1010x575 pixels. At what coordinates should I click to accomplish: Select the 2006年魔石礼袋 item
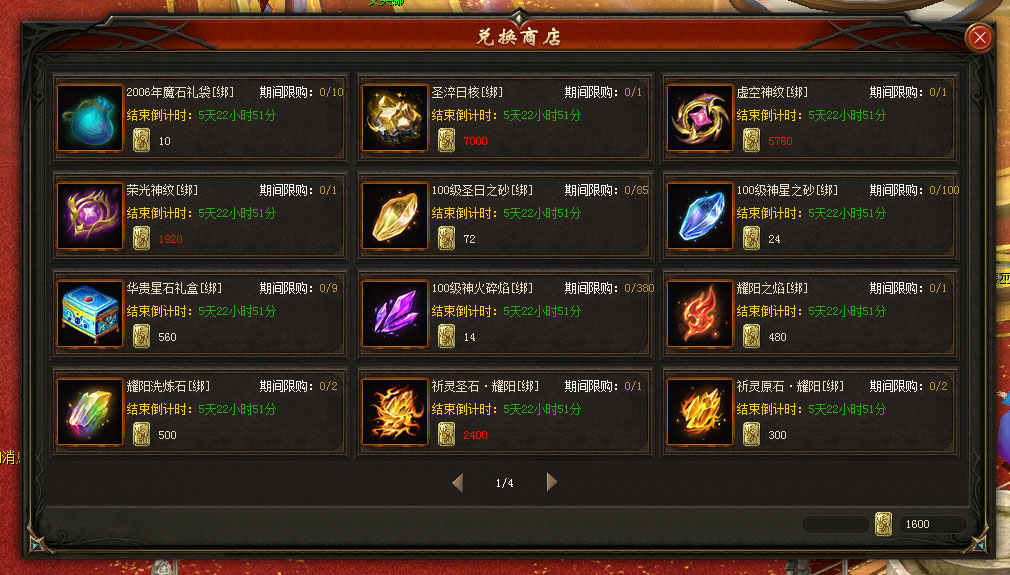pyautogui.click(x=90, y=118)
